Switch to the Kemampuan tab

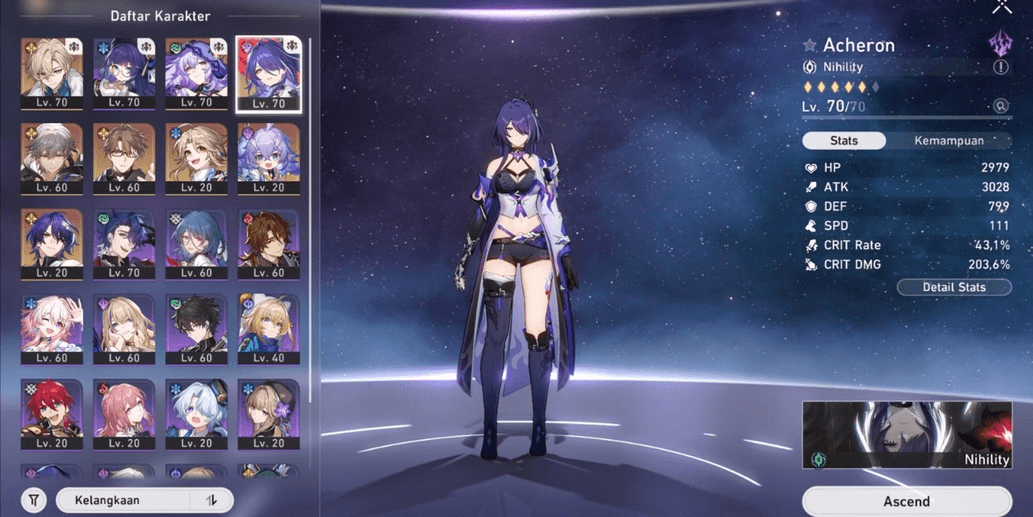pos(948,141)
